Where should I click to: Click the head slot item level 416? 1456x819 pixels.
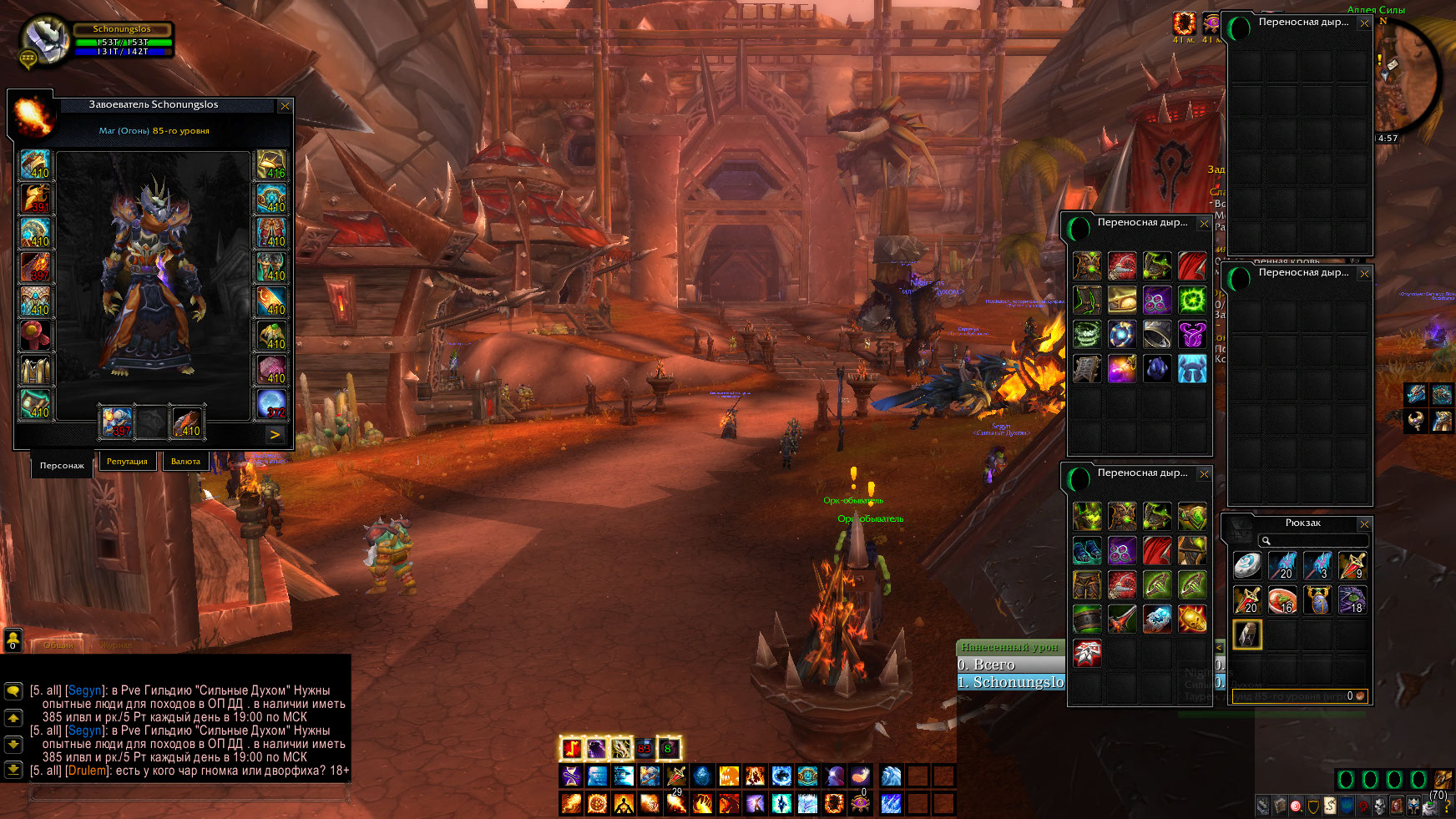pos(271,165)
